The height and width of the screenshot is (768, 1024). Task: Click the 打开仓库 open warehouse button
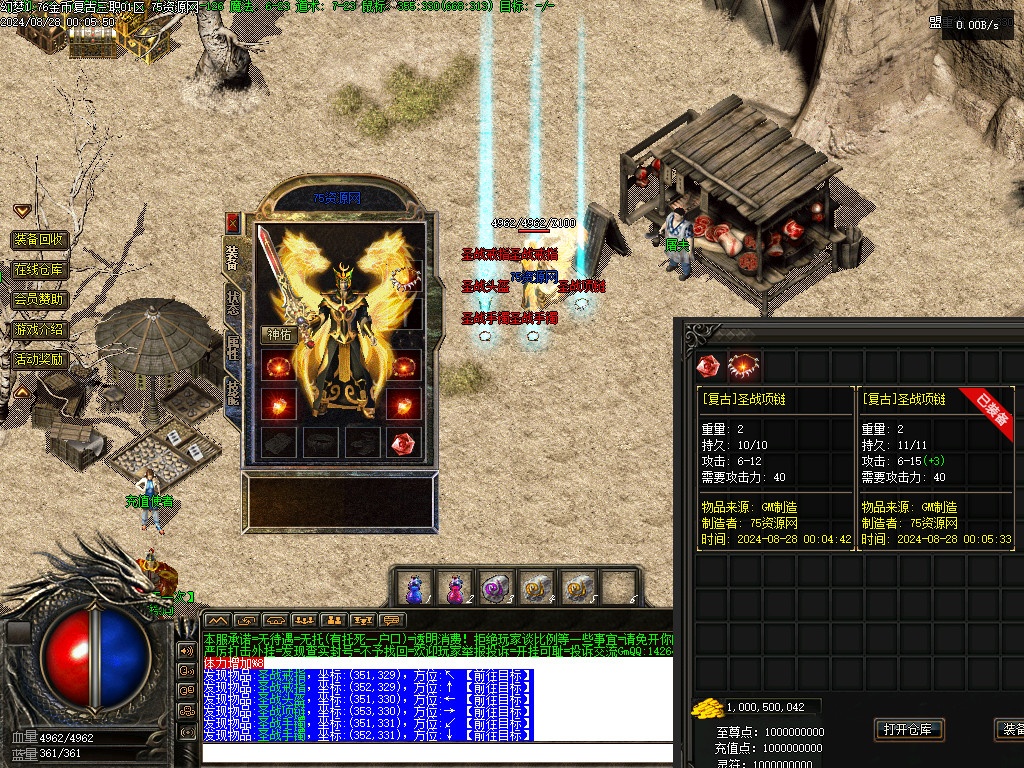(x=908, y=729)
